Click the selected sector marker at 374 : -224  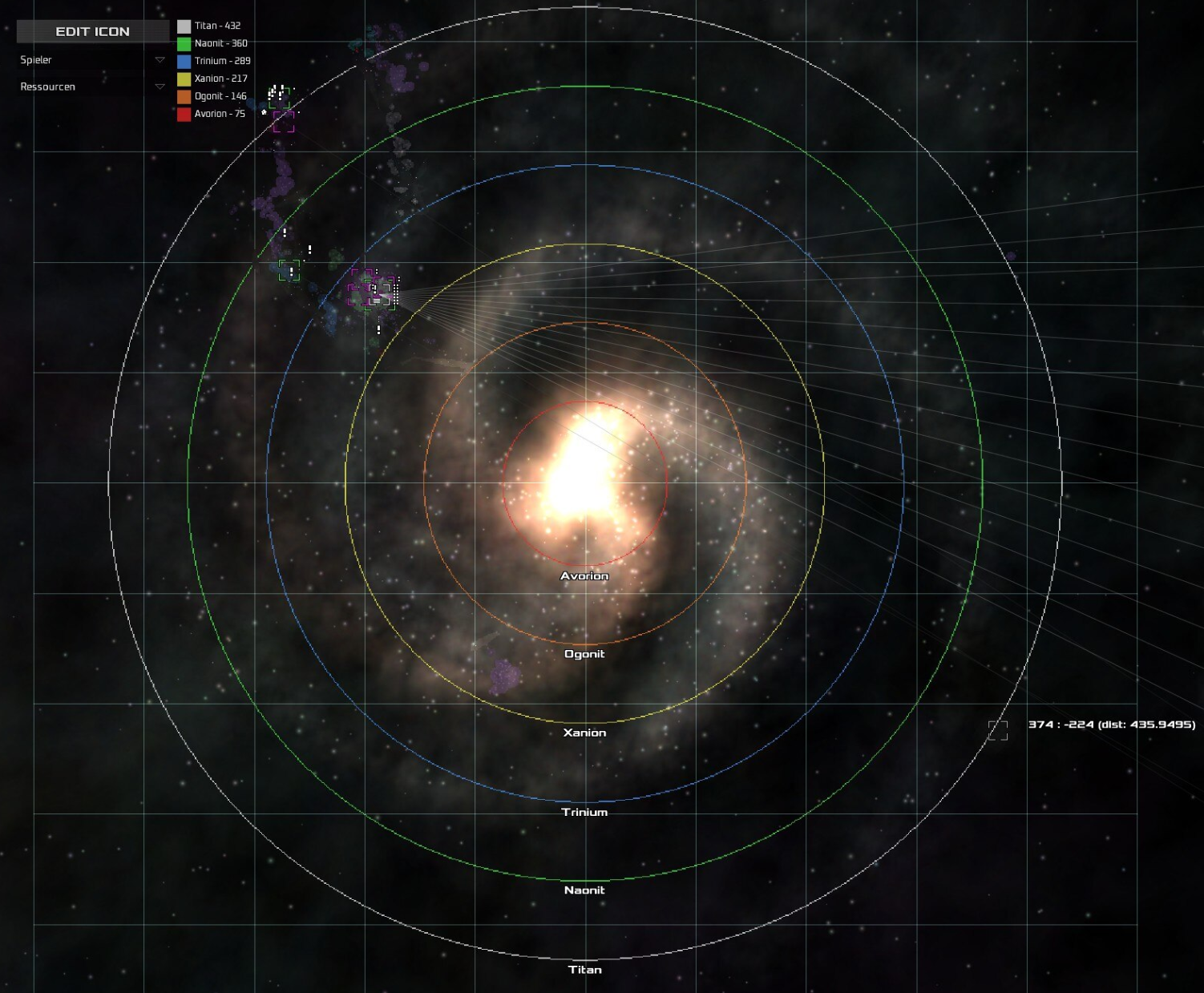click(x=997, y=730)
